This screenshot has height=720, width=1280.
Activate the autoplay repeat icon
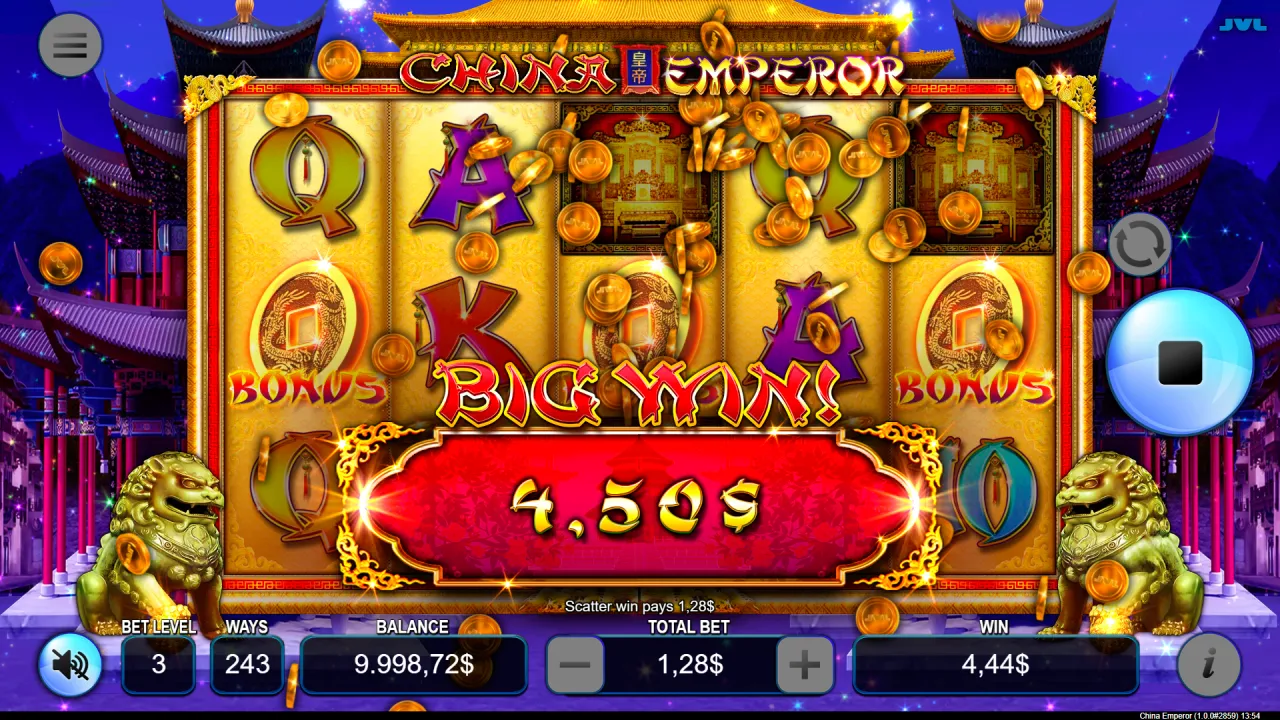1139,243
